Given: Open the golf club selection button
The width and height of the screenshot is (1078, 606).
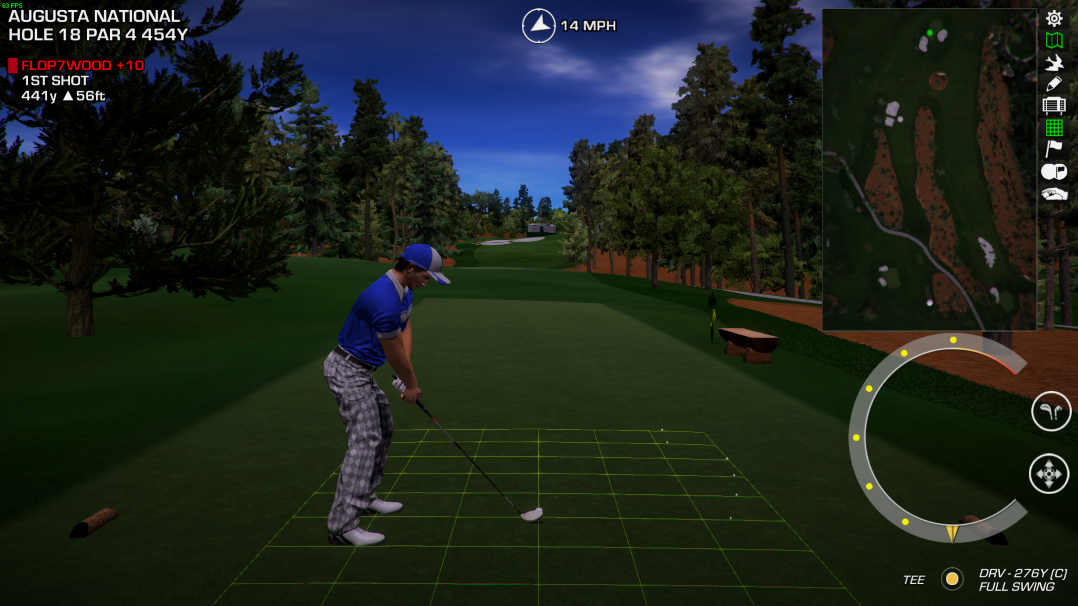Looking at the screenshot, I should pyautogui.click(x=1051, y=411).
